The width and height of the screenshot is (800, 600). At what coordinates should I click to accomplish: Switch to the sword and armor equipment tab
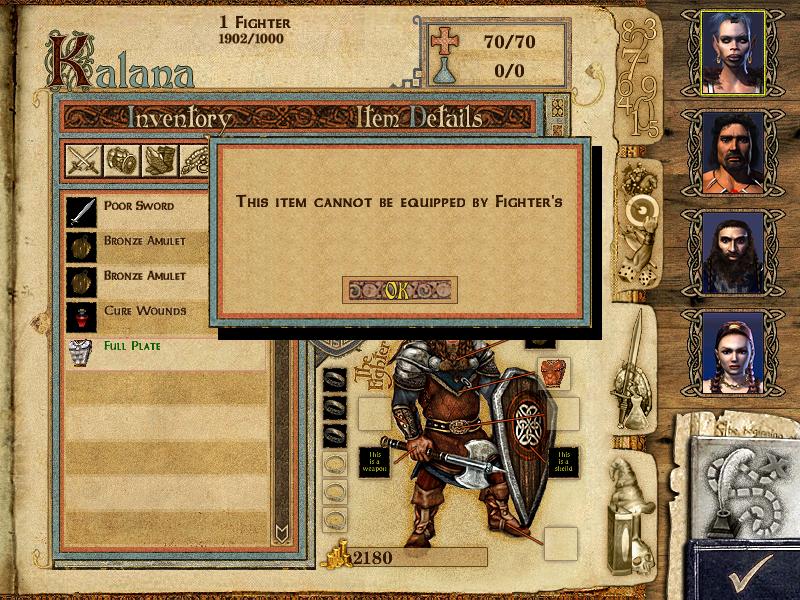pos(634,370)
